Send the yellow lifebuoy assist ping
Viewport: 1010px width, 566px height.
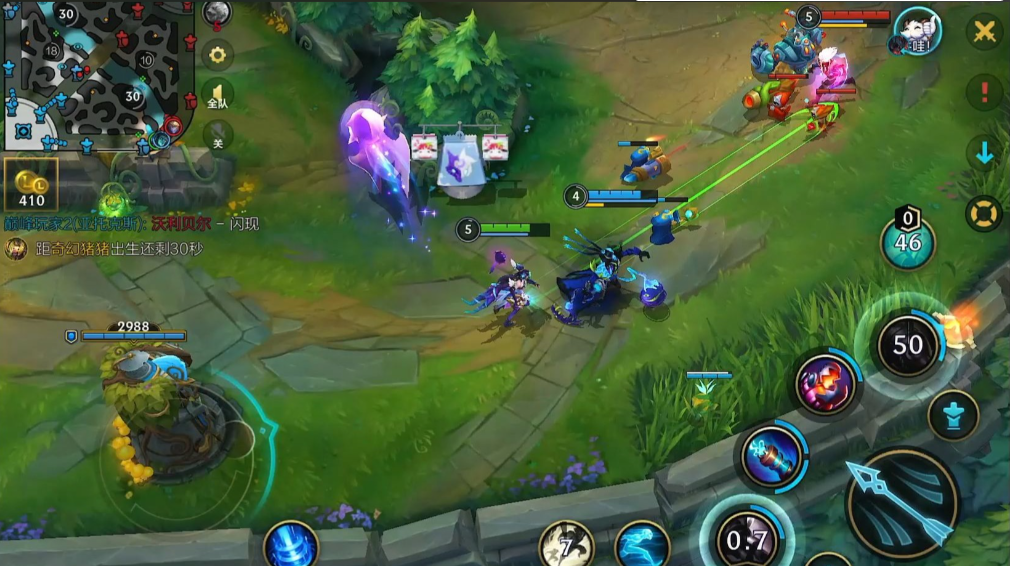pos(985,213)
